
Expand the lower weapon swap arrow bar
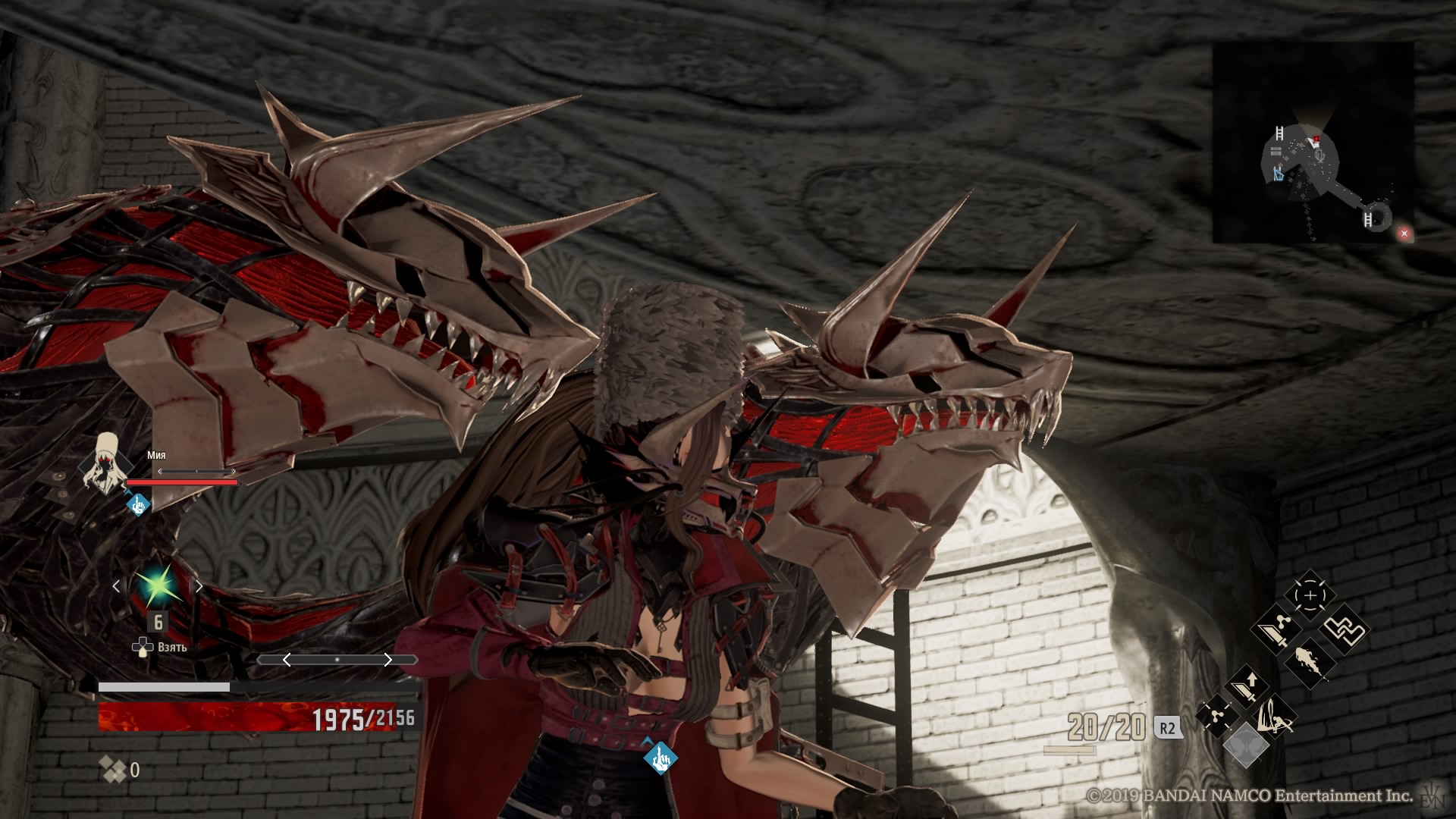(337, 659)
